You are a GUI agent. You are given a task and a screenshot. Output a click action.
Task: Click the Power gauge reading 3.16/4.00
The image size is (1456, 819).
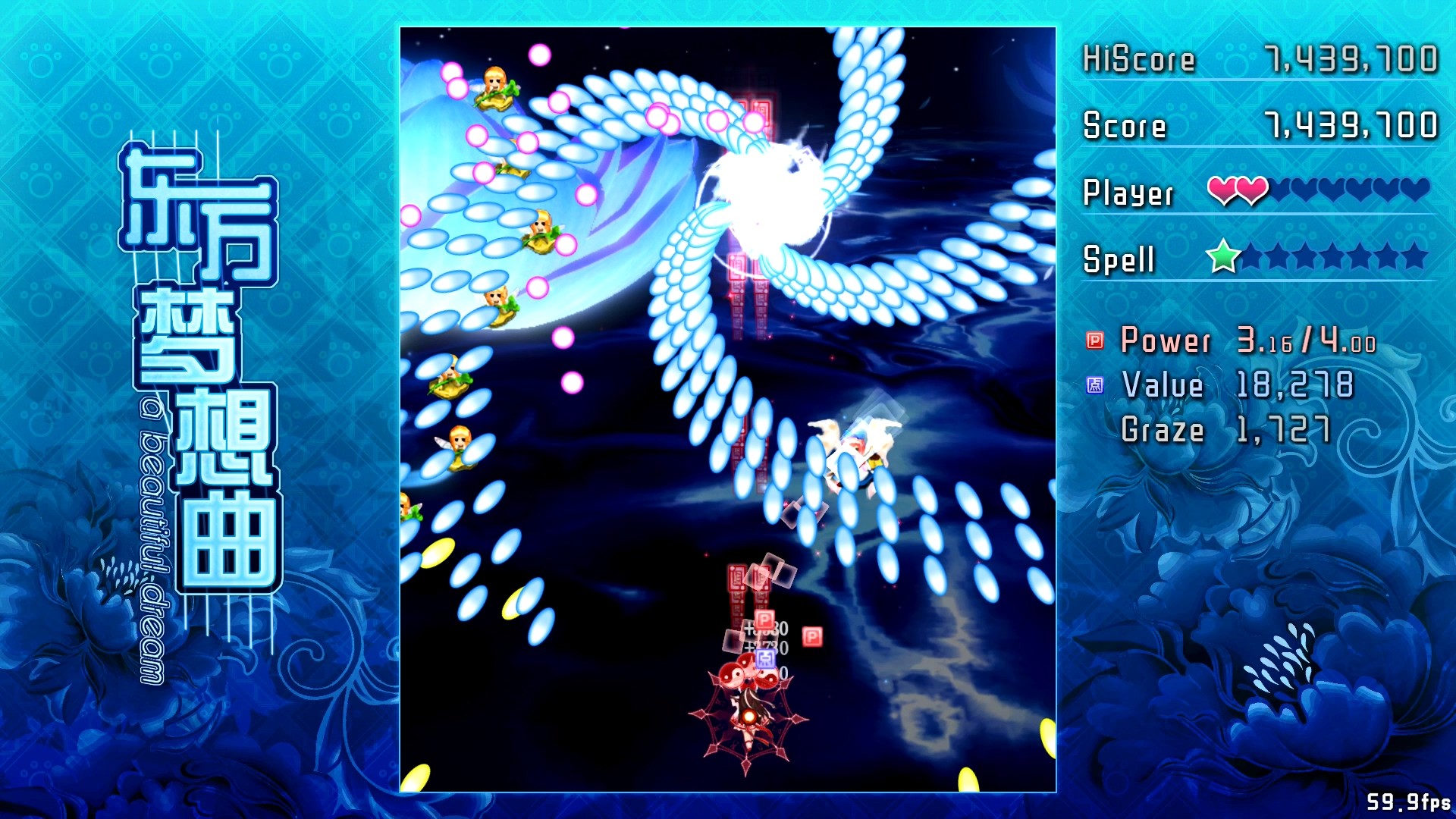click(x=1304, y=340)
